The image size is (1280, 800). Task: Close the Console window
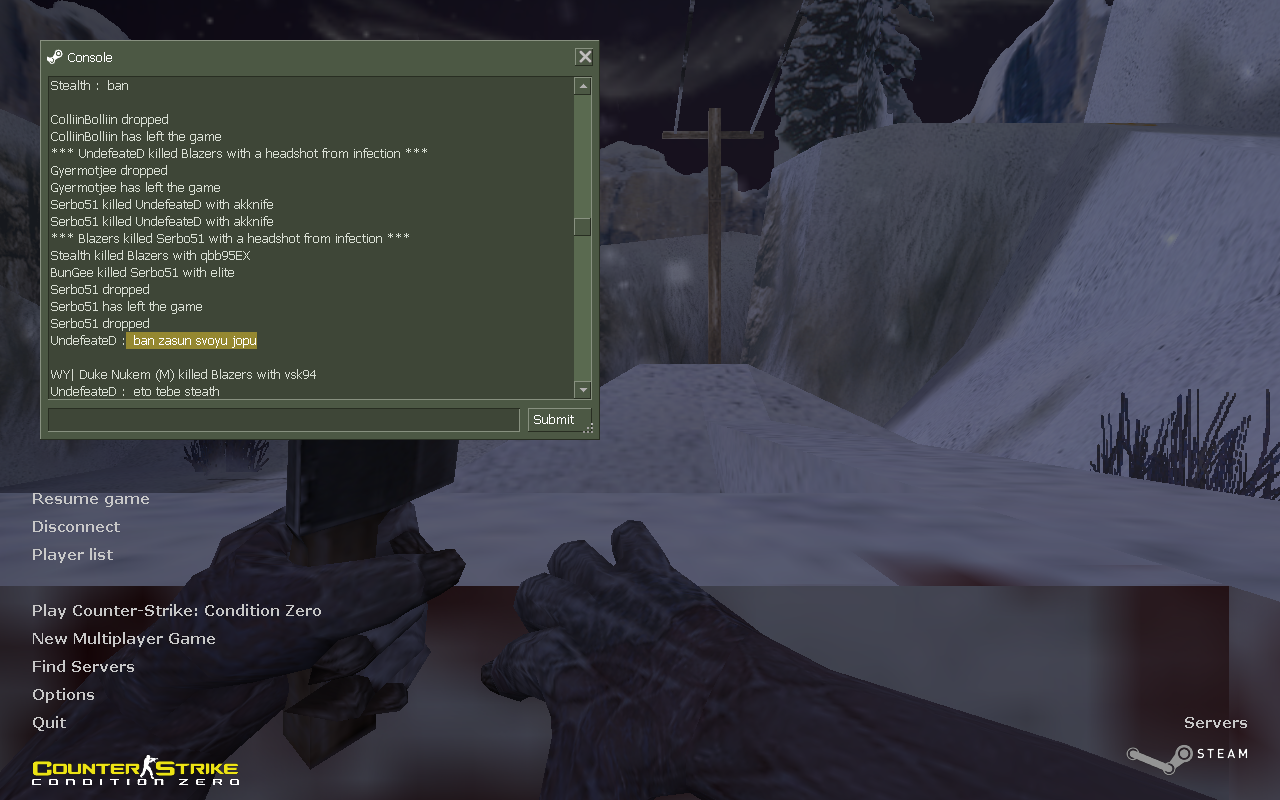[585, 57]
